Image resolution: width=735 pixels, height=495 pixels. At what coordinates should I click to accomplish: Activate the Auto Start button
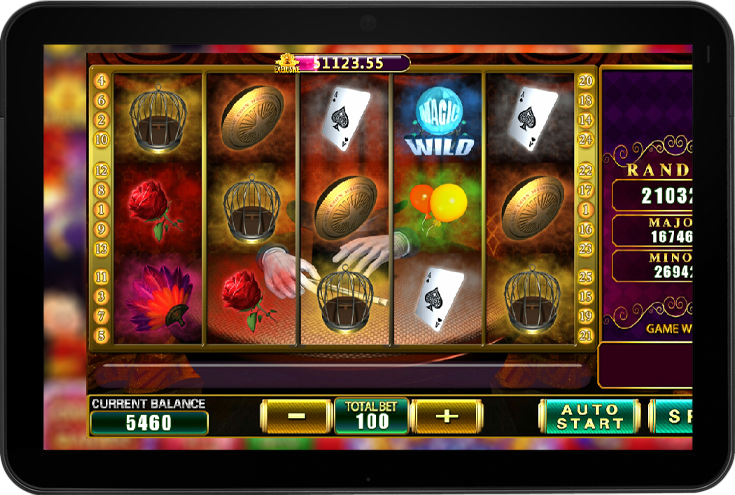(x=589, y=416)
